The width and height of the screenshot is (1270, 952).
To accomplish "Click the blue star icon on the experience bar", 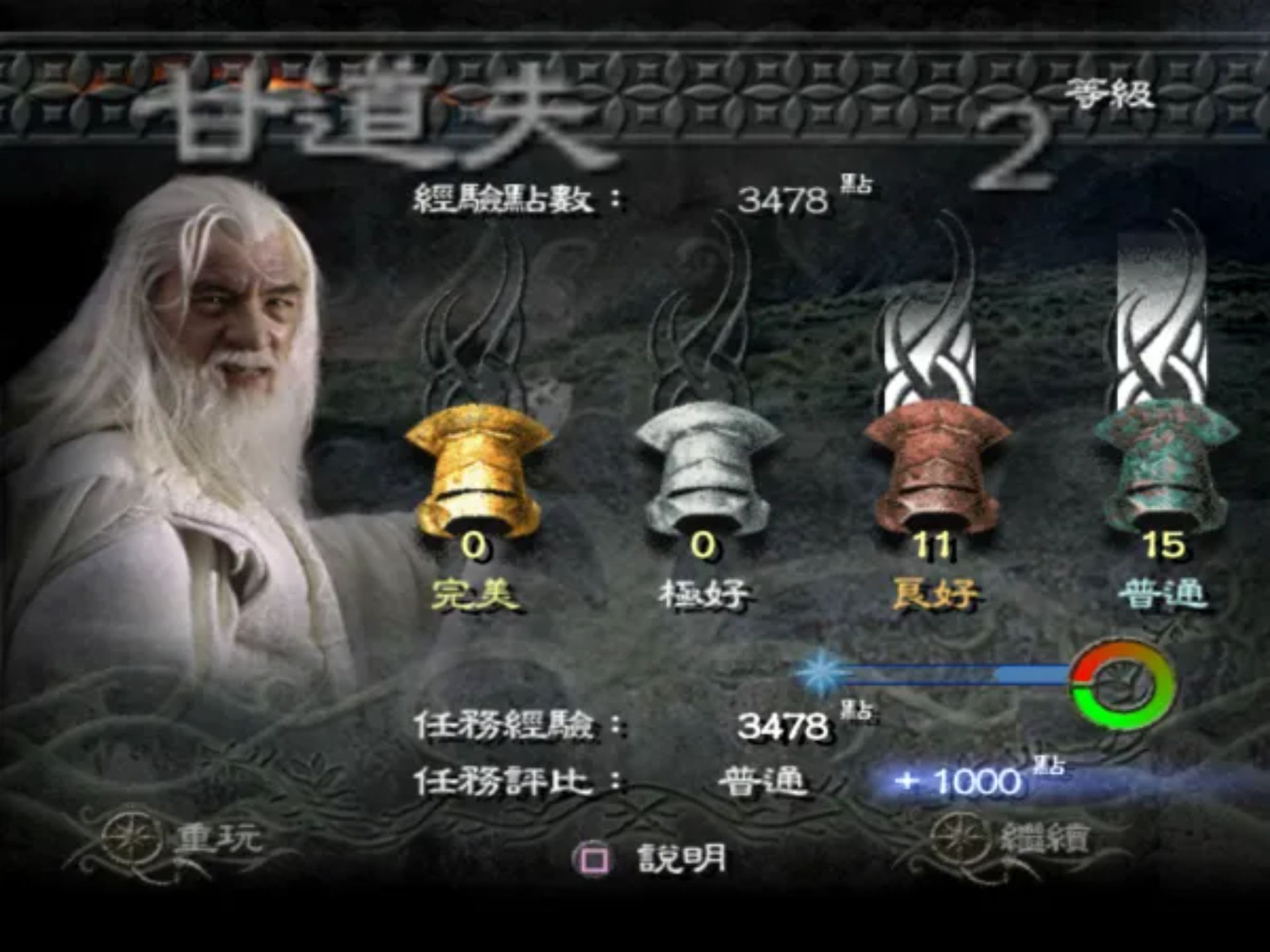I will [x=819, y=672].
